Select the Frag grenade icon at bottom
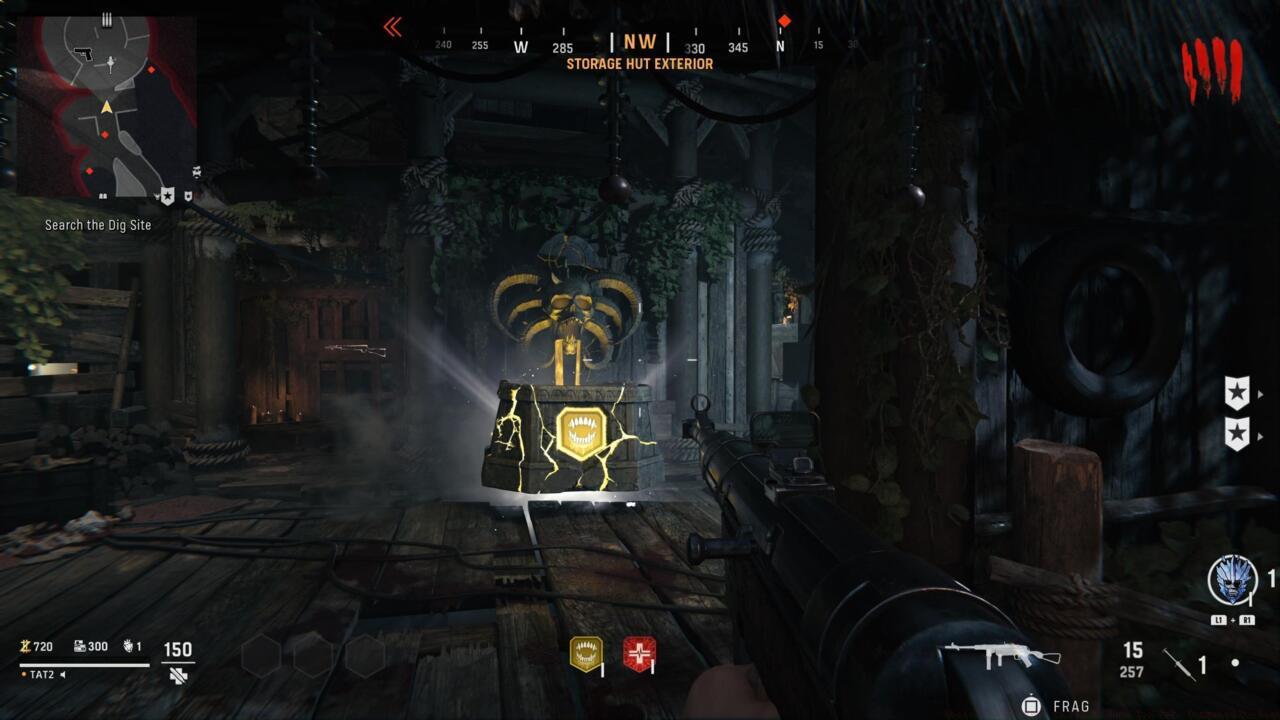The image size is (1280, 720). tap(1029, 706)
